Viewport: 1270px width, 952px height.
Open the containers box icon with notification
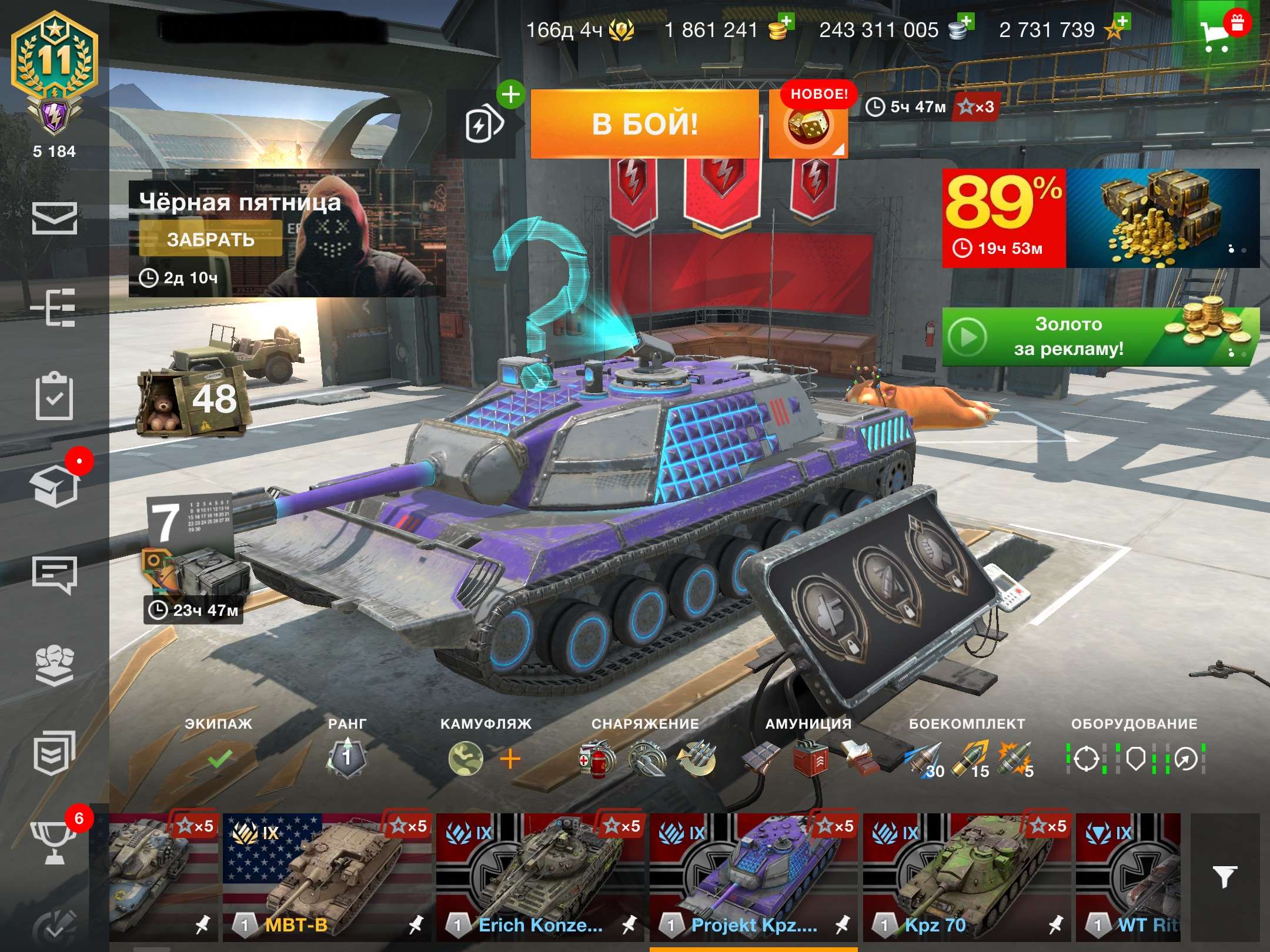[53, 488]
